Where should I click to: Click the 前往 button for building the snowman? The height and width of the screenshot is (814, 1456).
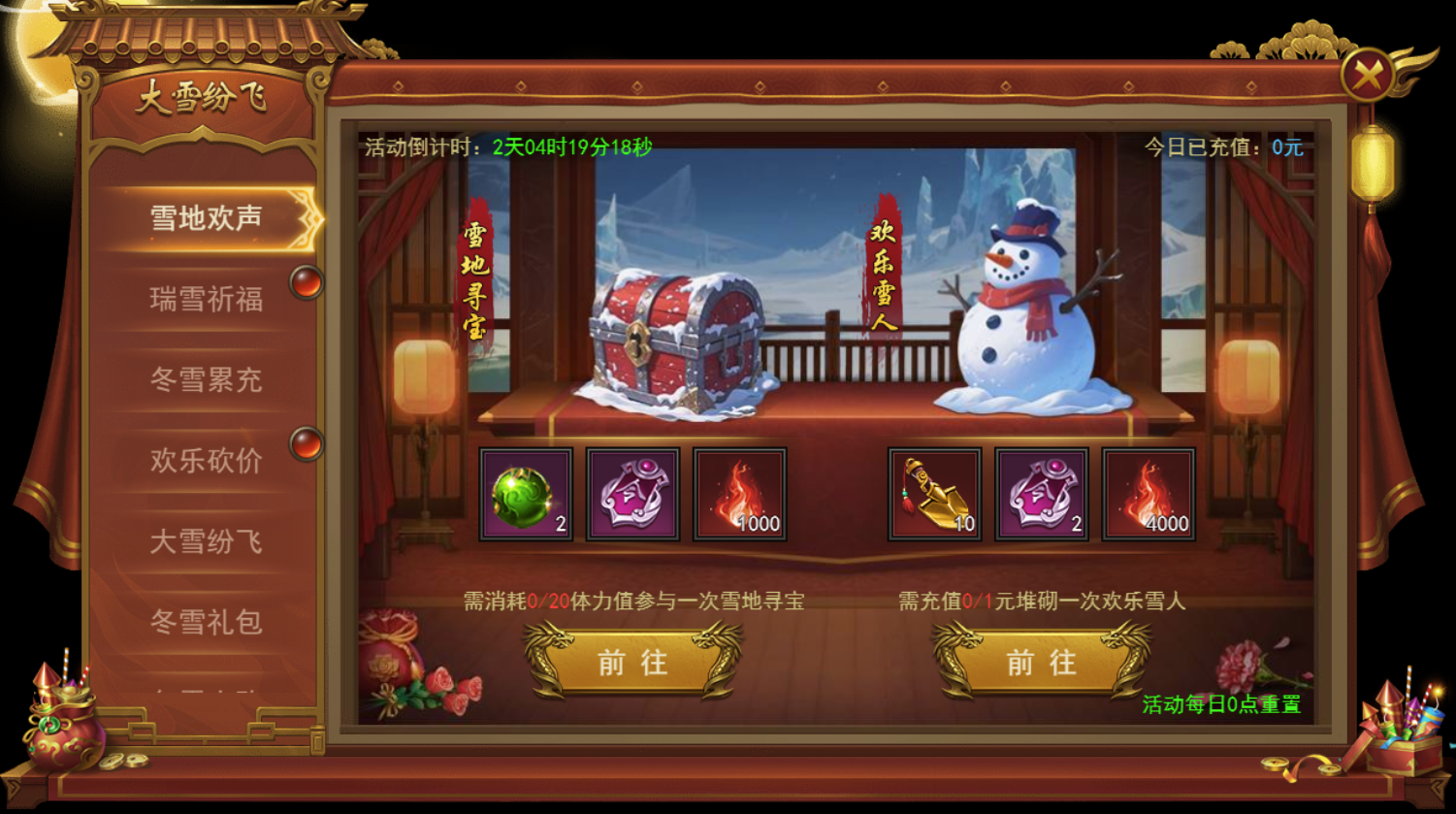[x=1040, y=663]
